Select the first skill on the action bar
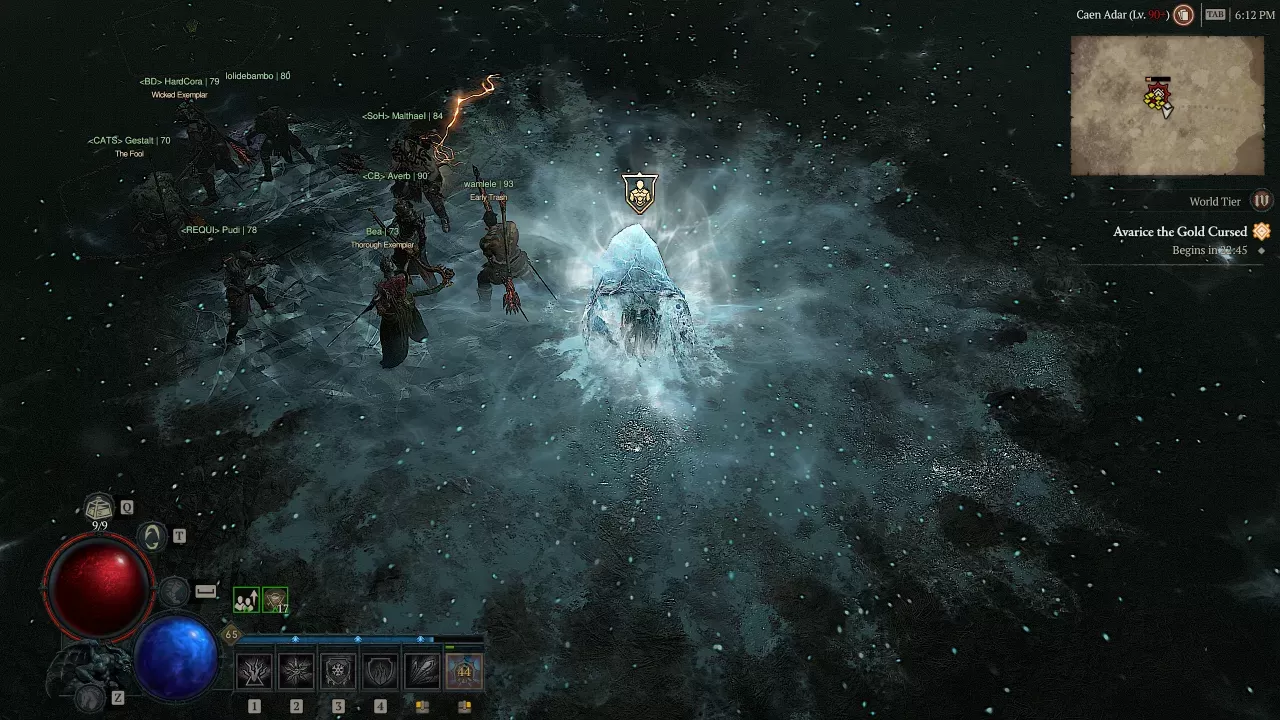The height and width of the screenshot is (720, 1280). tap(254, 670)
